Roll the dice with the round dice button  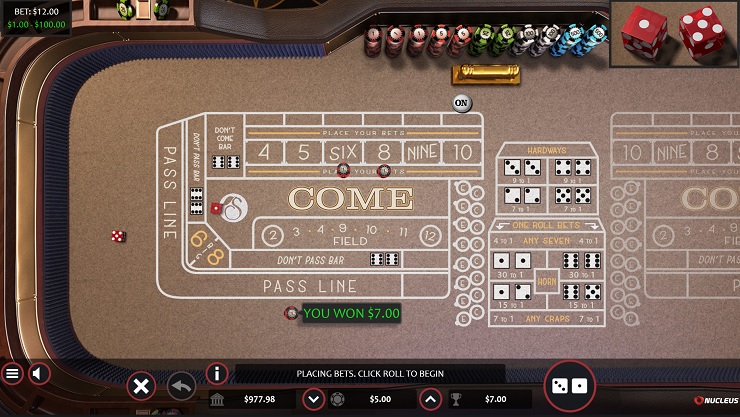(x=569, y=386)
